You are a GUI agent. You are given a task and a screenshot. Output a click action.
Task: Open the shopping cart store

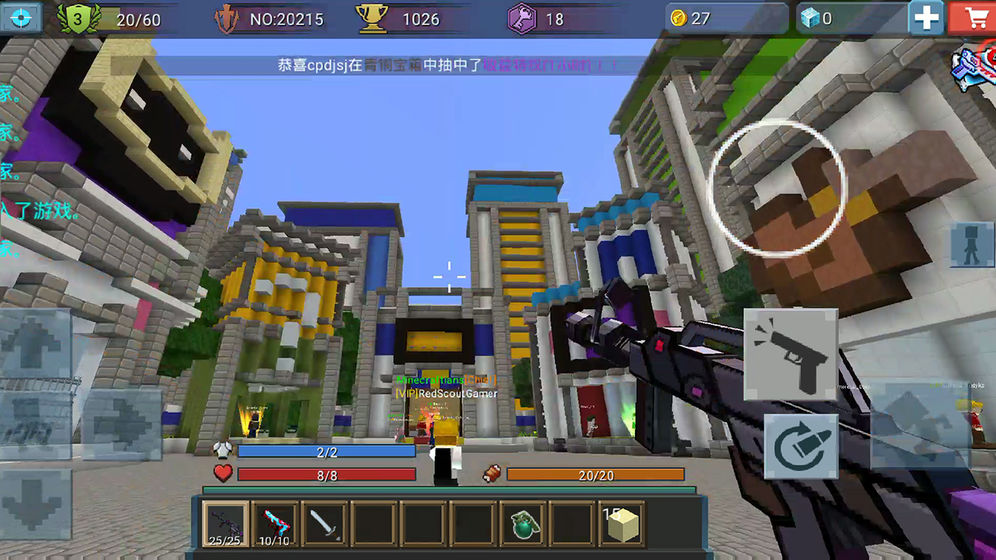[971, 17]
